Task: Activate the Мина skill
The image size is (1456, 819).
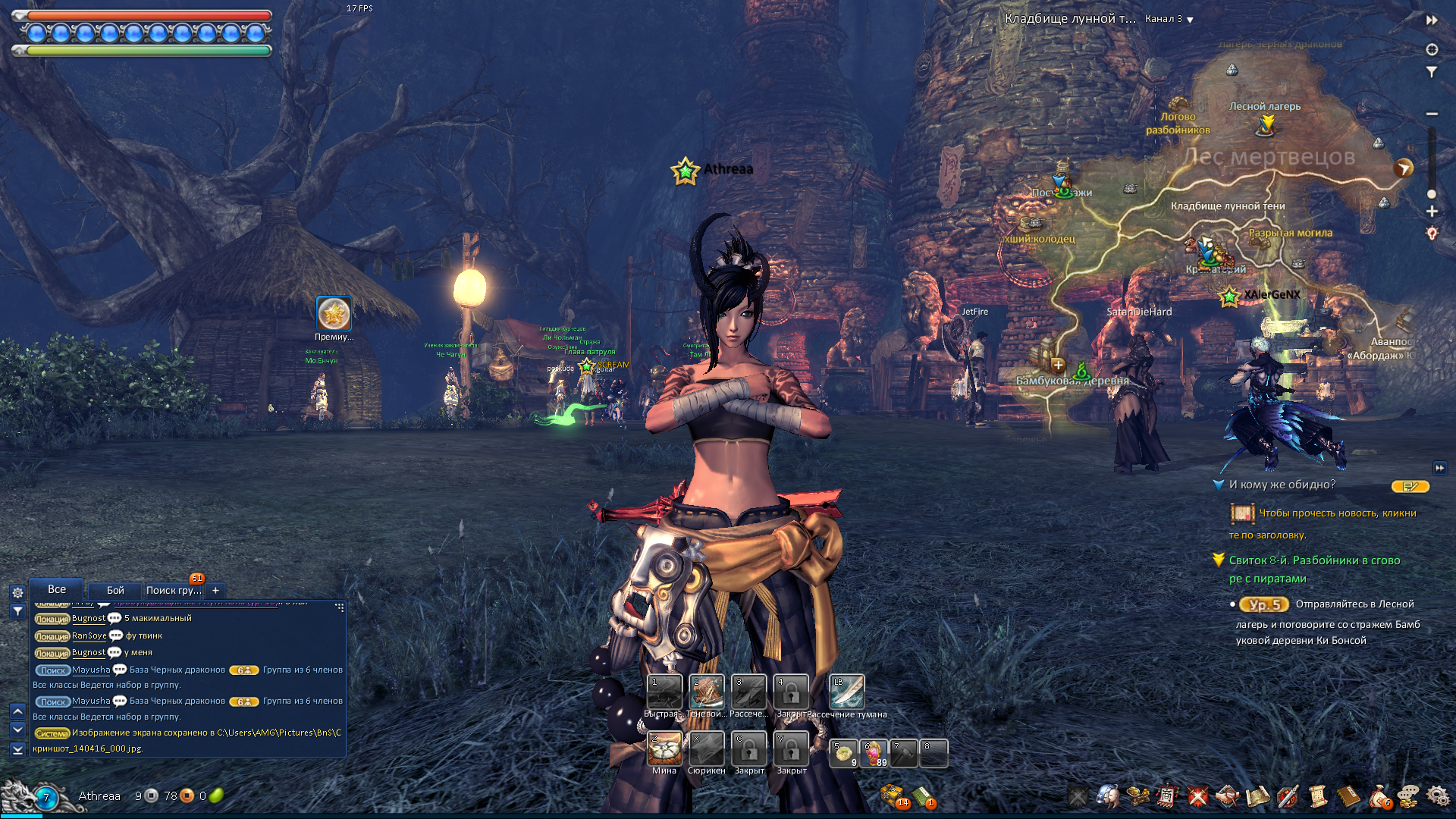Action: [664, 749]
